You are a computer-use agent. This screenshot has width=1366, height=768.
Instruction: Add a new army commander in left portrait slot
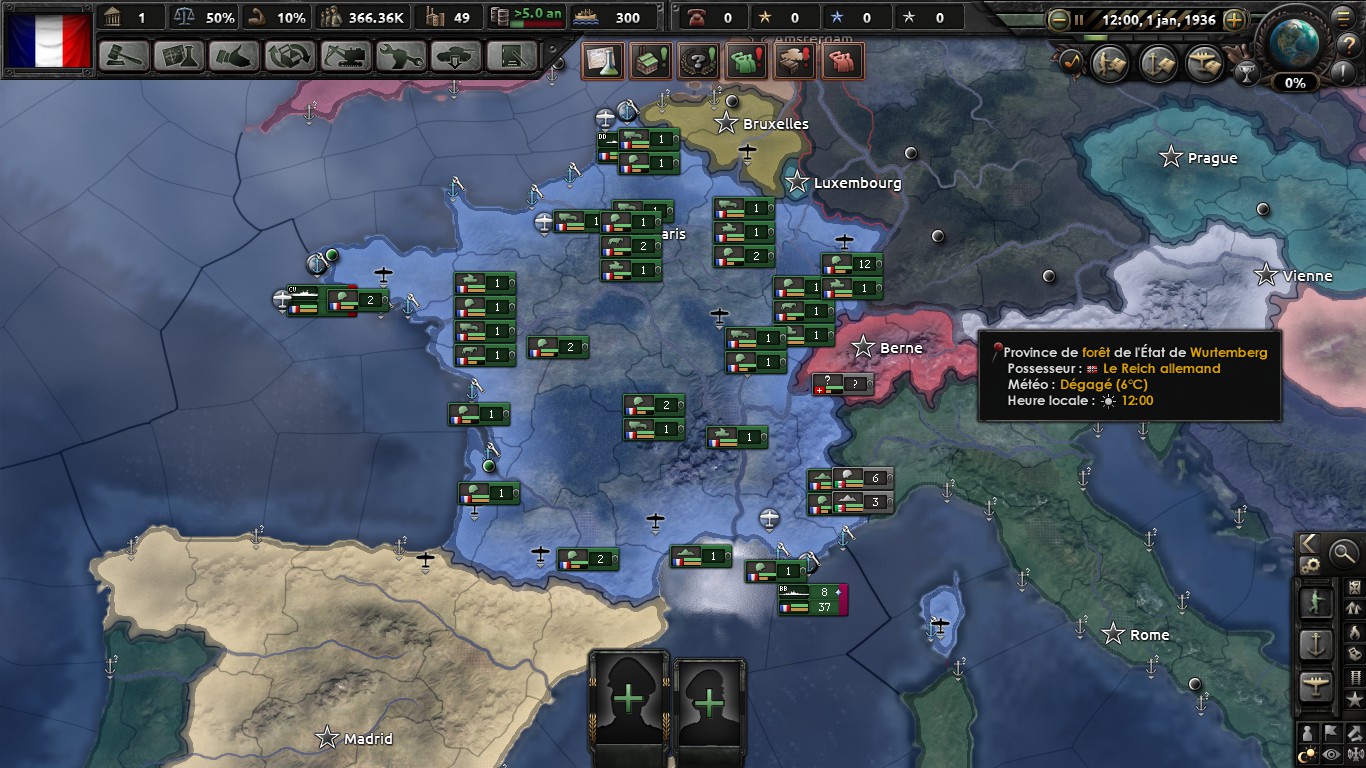click(629, 700)
